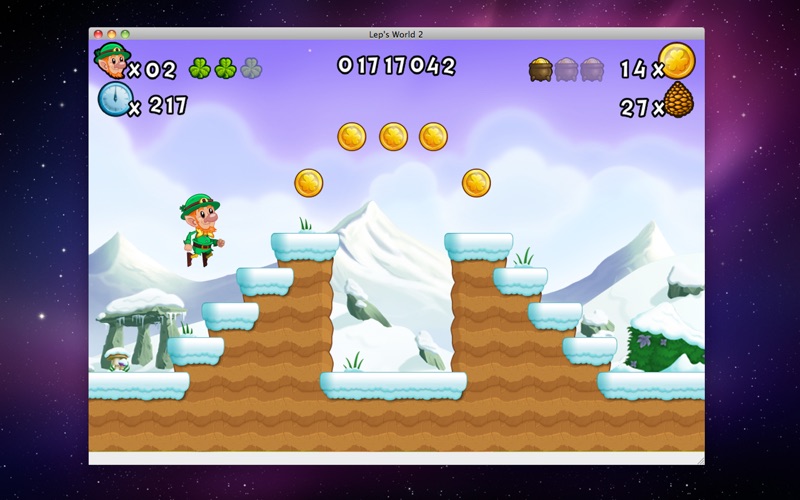Minimize the game window with the yellow button

point(112,34)
